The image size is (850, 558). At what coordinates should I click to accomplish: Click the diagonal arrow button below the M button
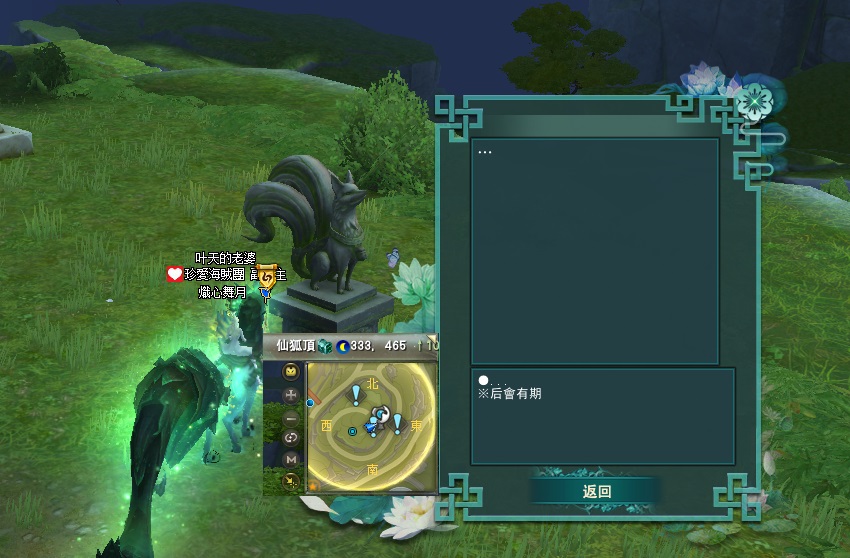pyautogui.click(x=291, y=481)
